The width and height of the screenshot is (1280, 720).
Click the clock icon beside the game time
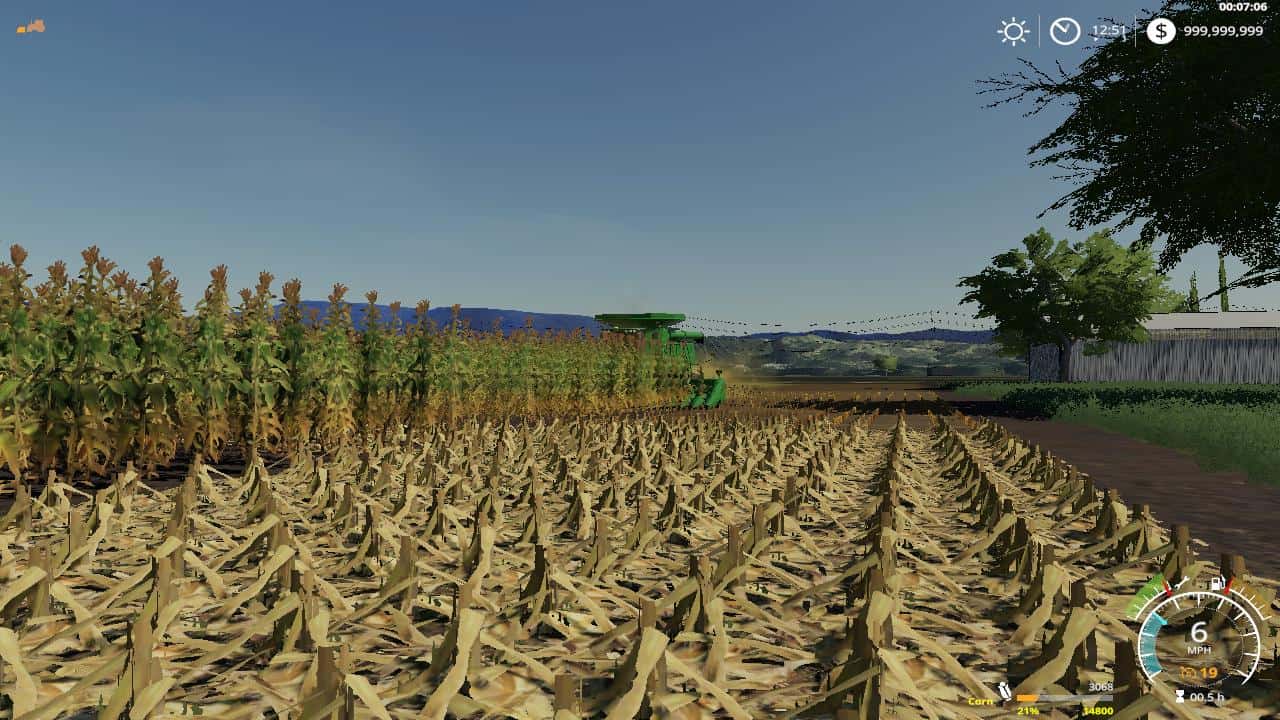click(1063, 32)
